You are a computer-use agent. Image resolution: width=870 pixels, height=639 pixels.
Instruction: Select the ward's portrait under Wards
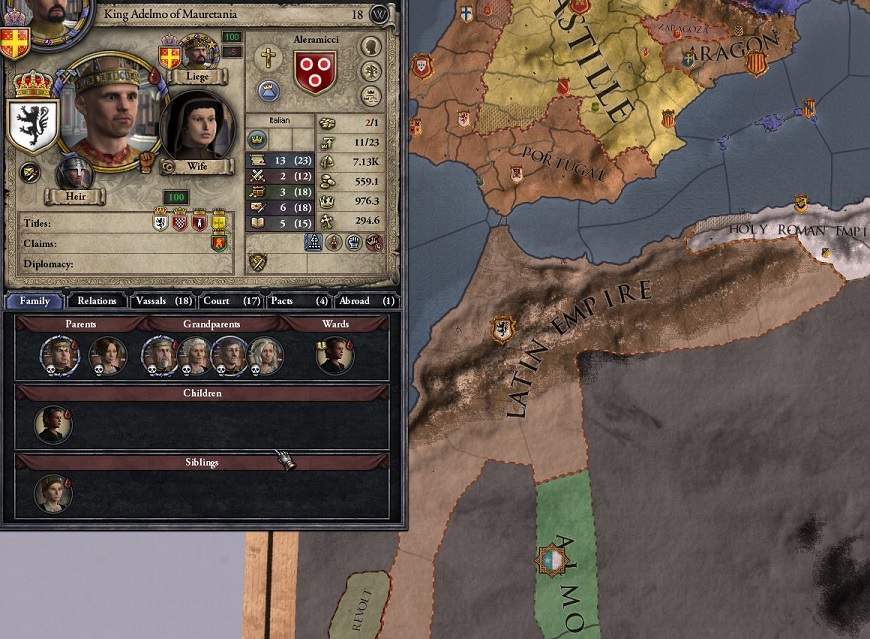334,355
